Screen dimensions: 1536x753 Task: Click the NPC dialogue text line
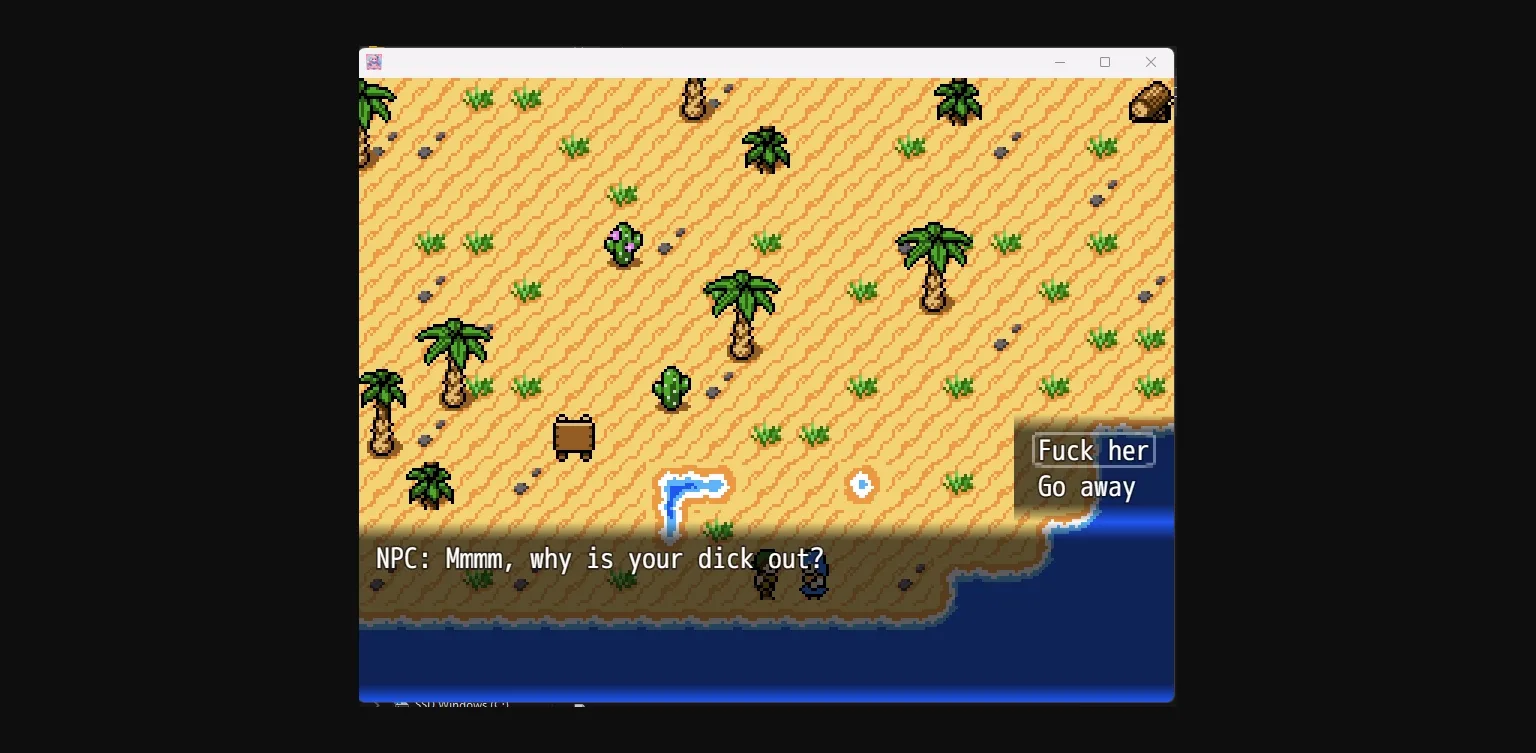[x=600, y=559]
